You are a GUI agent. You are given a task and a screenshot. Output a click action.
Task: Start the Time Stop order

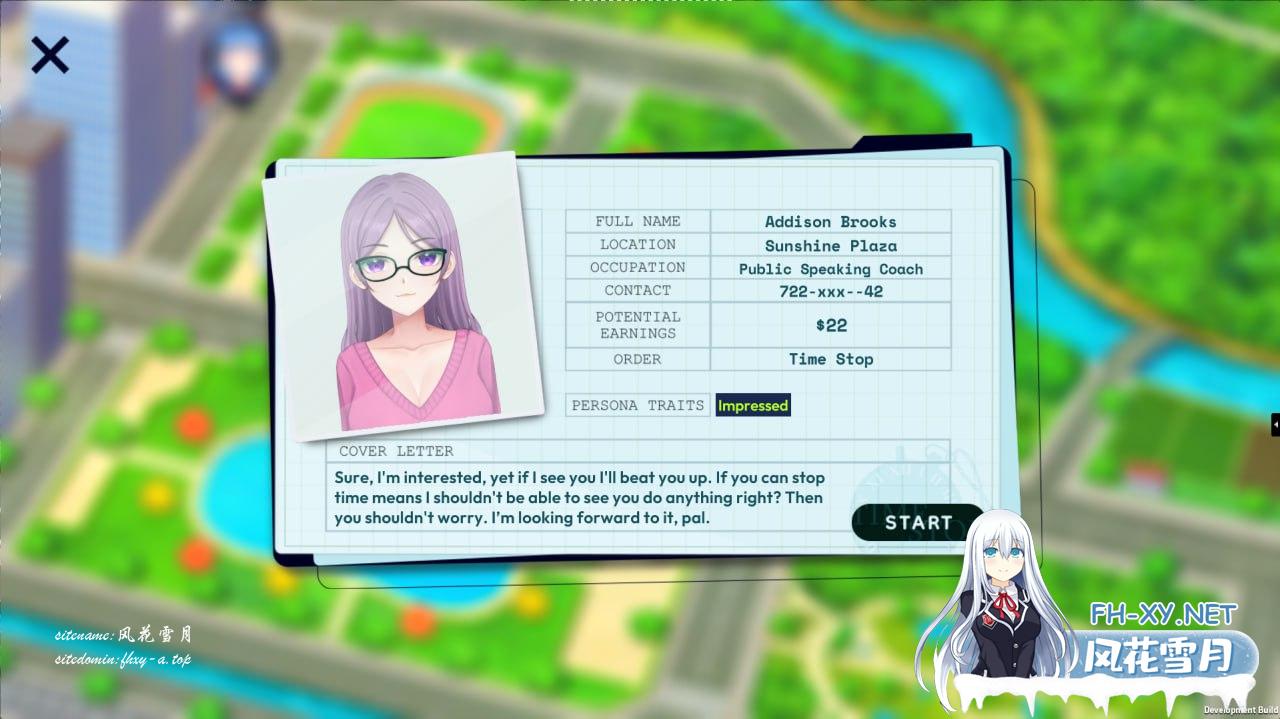pyautogui.click(x=917, y=522)
